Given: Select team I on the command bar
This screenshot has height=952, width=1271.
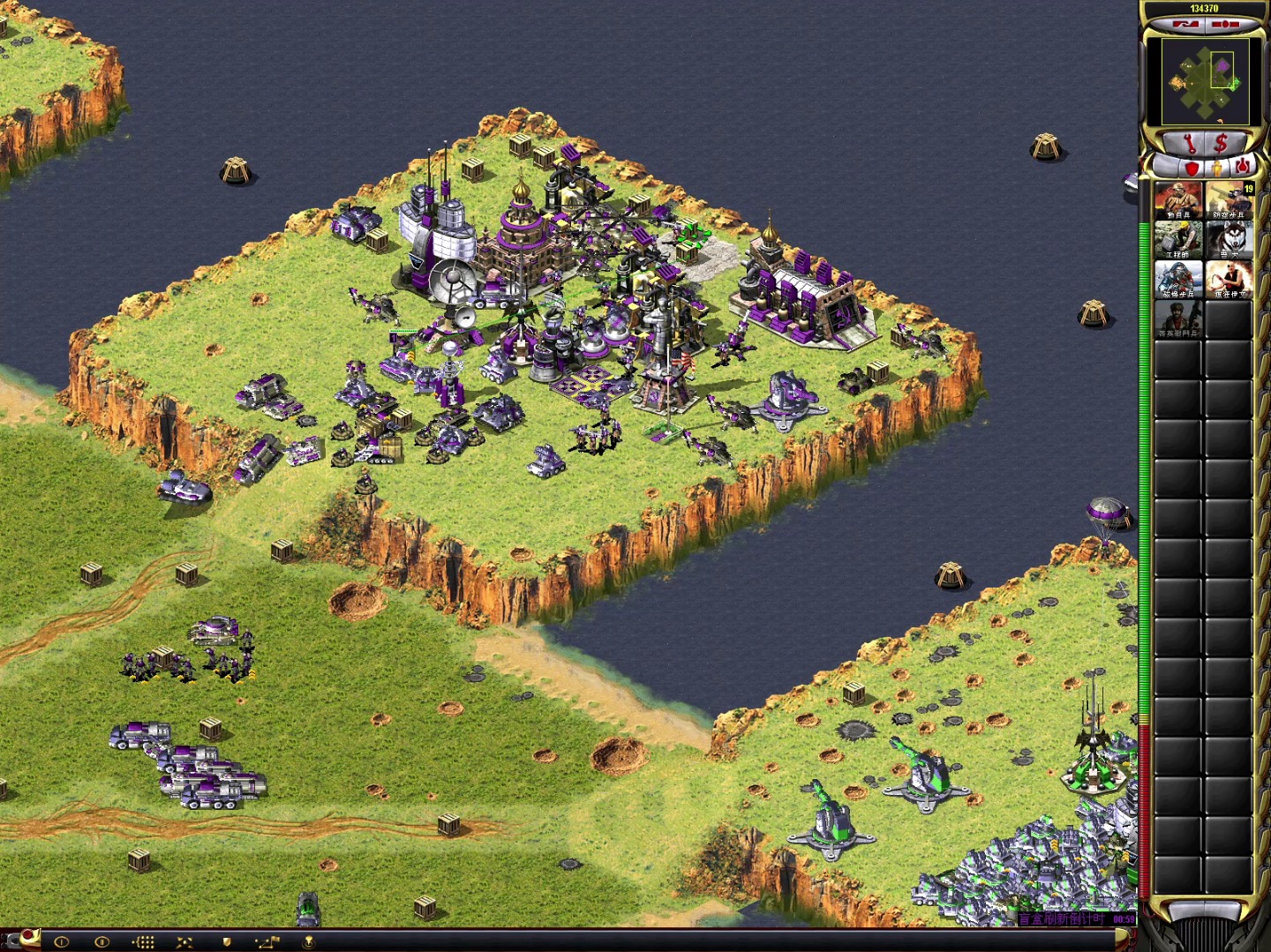Looking at the screenshot, I should click(61, 941).
